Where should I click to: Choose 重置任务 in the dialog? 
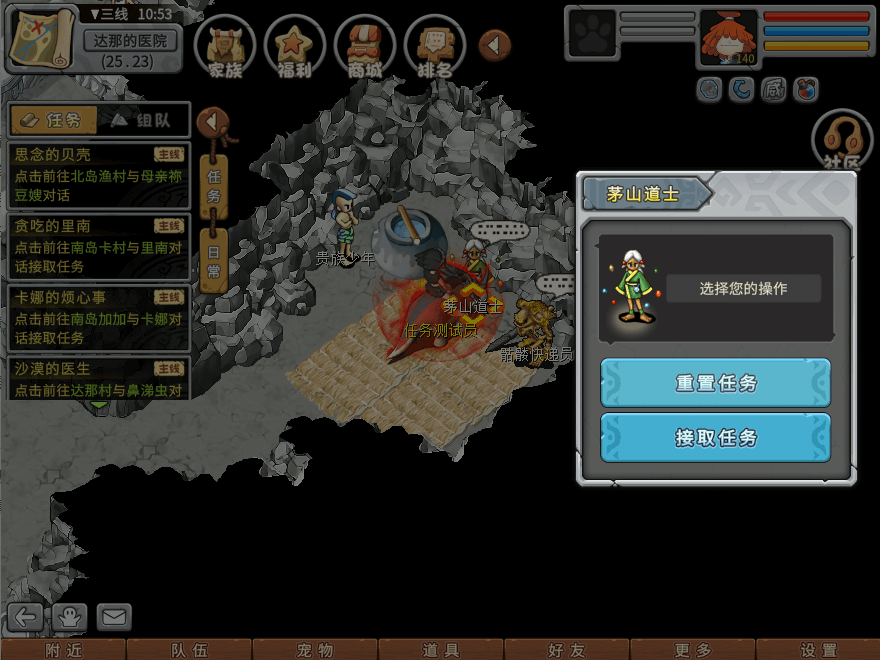(x=715, y=383)
